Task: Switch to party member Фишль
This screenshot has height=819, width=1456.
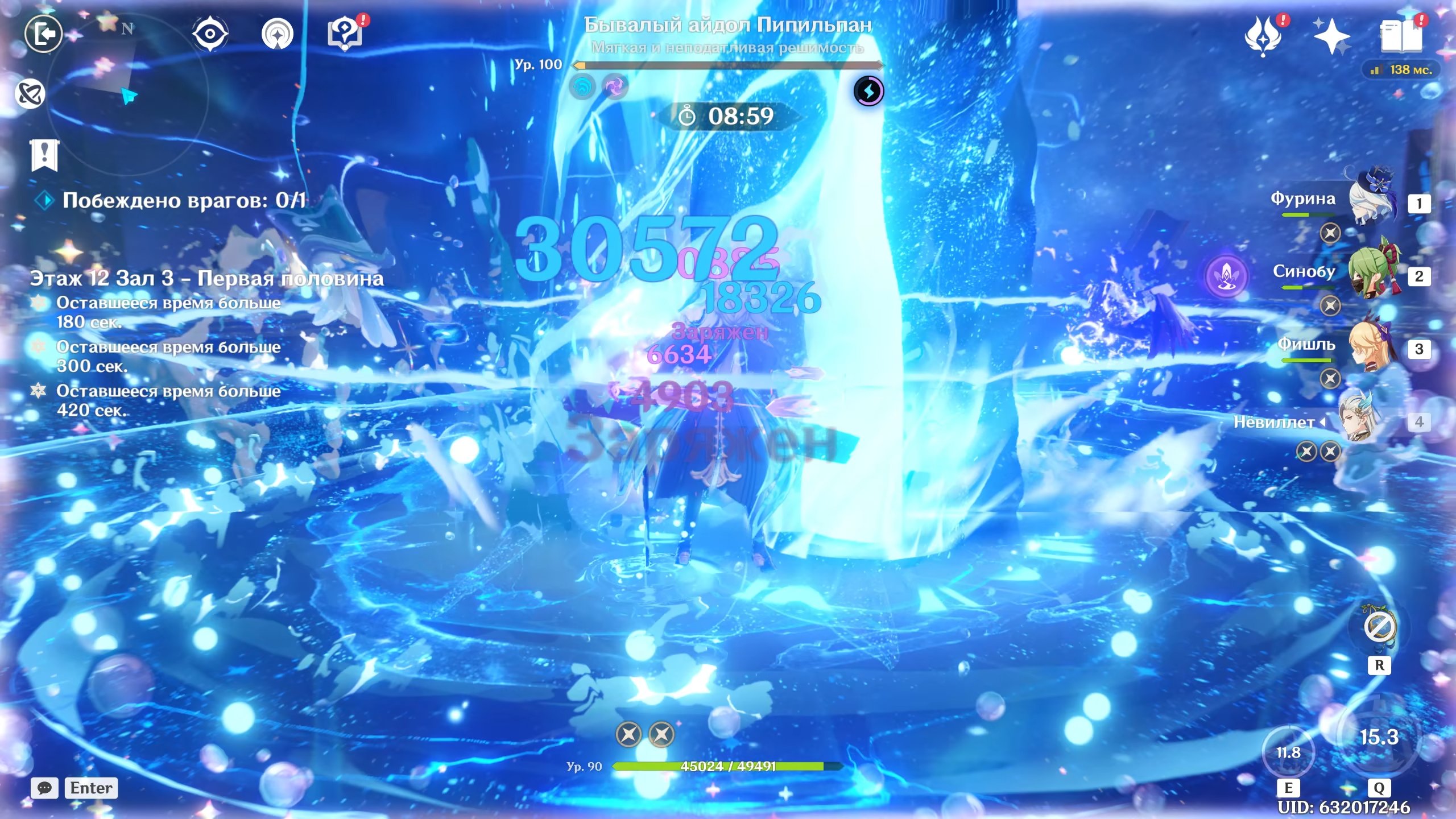Action: click(x=1374, y=345)
